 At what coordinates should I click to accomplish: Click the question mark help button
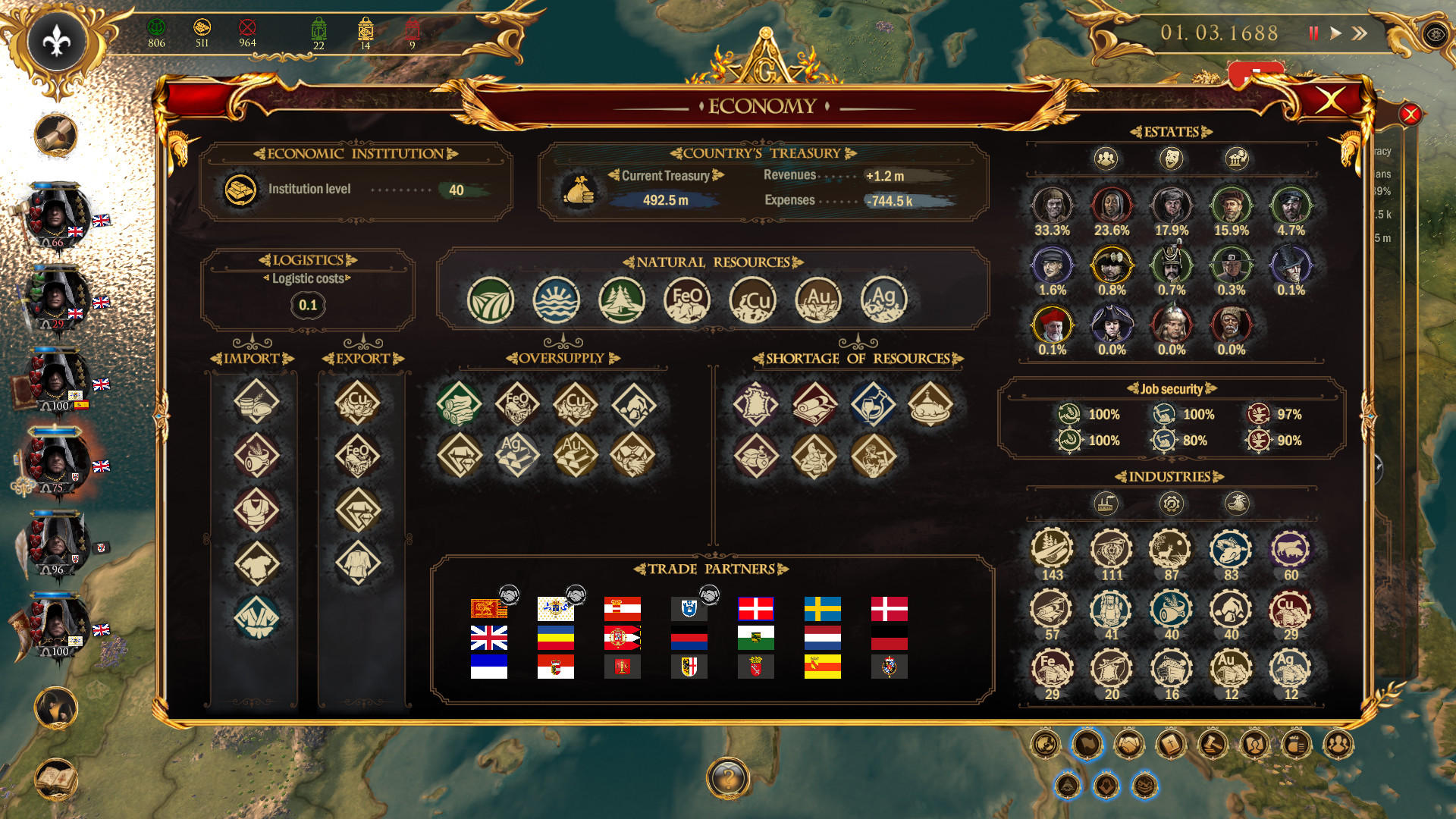click(x=728, y=775)
